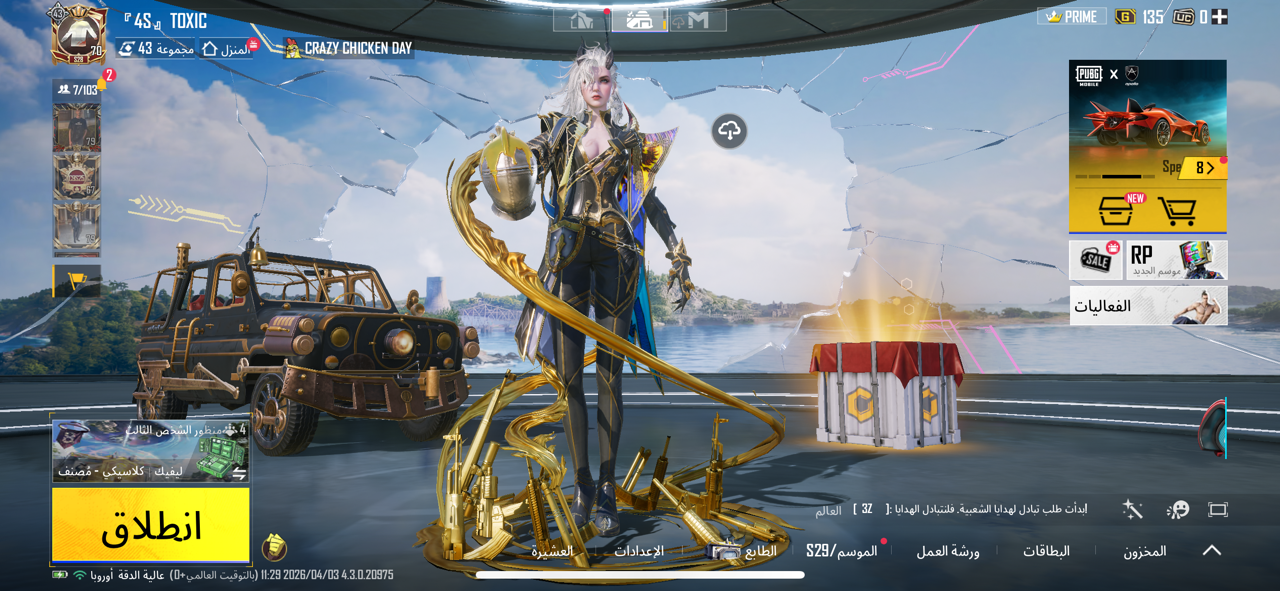Open the friends list 7/103
The height and width of the screenshot is (591, 1280).
pos(78,90)
